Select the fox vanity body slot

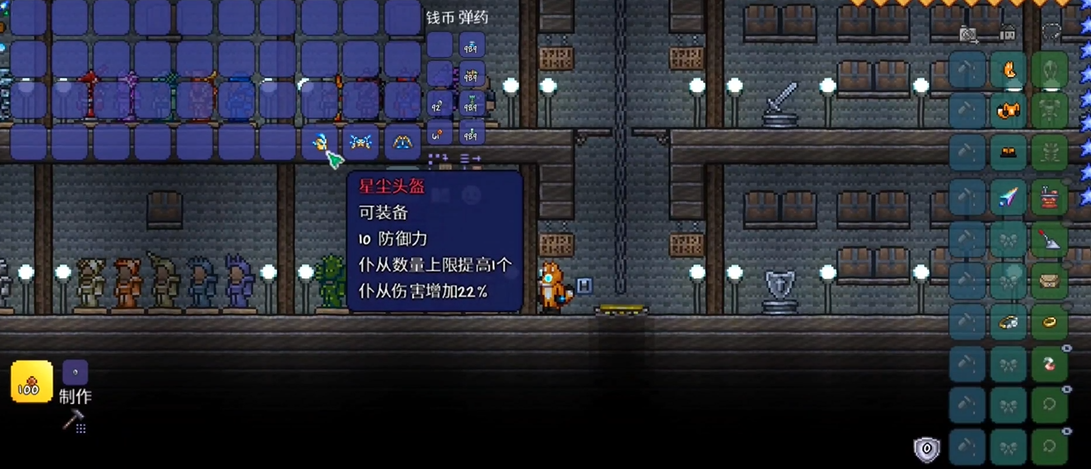pyautogui.click(x=1008, y=110)
